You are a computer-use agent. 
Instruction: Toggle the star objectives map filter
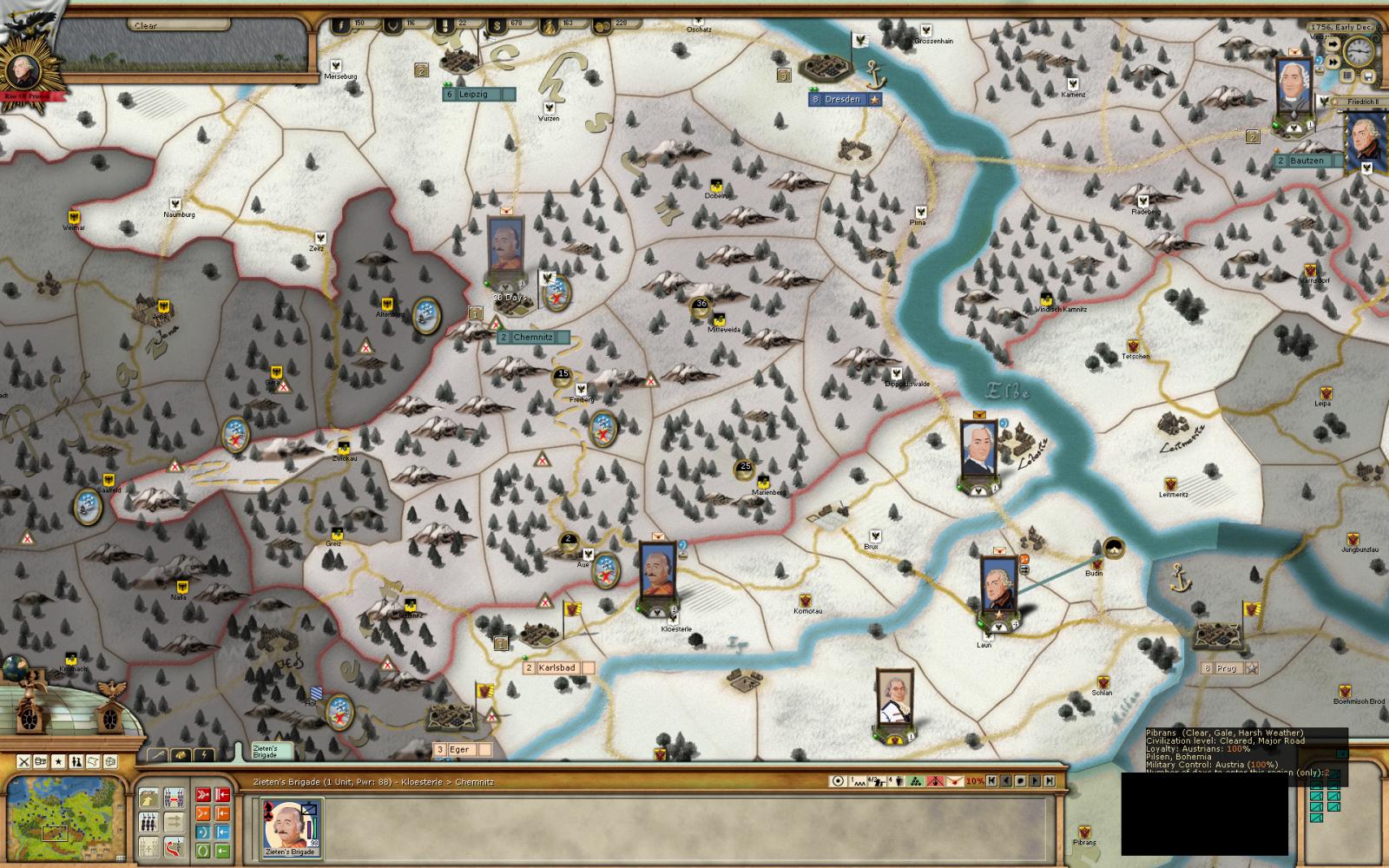(59, 761)
